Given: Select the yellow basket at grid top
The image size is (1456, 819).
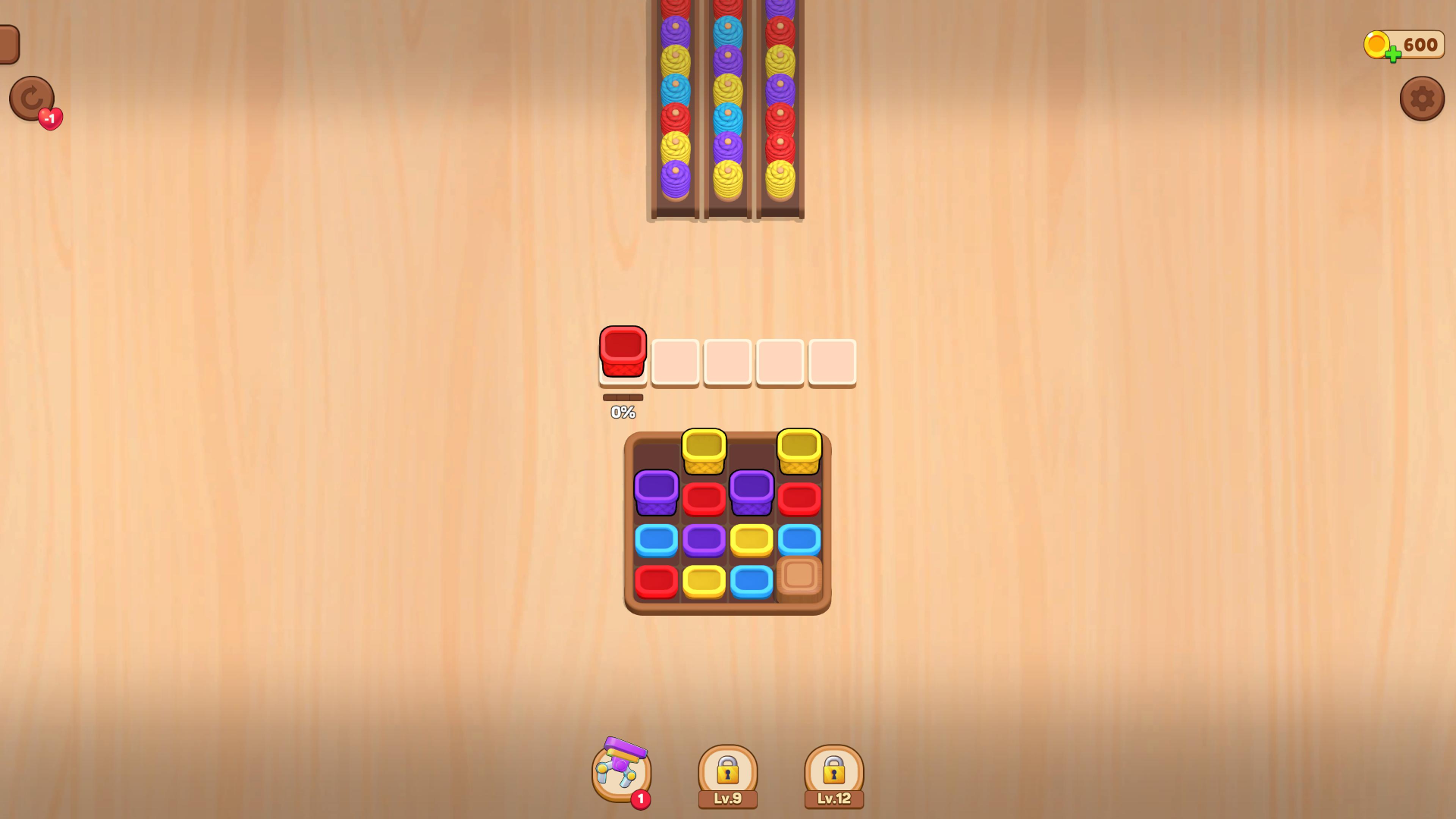Looking at the screenshot, I should (x=704, y=451).
